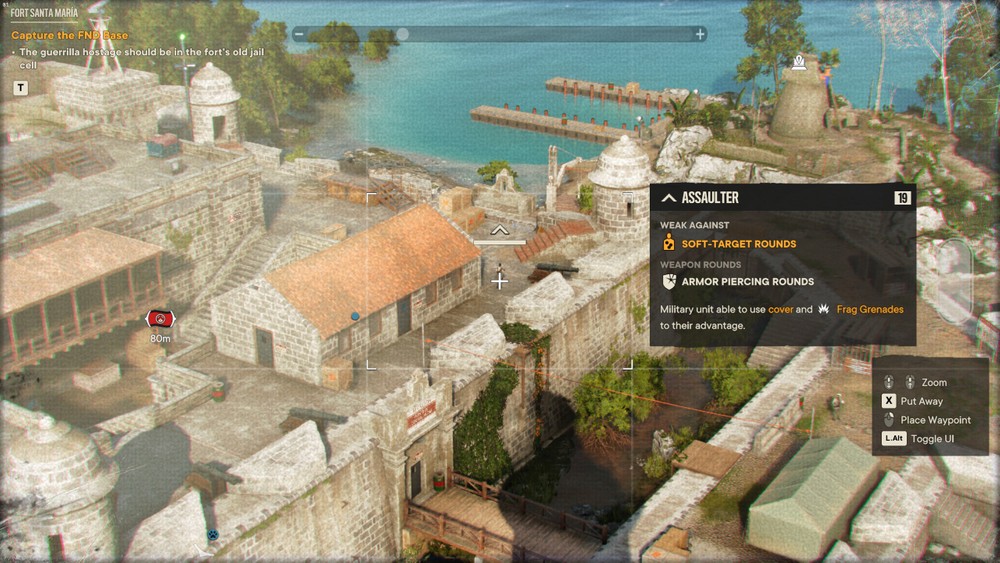Click the Frag Grenades link

click(869, 310)
